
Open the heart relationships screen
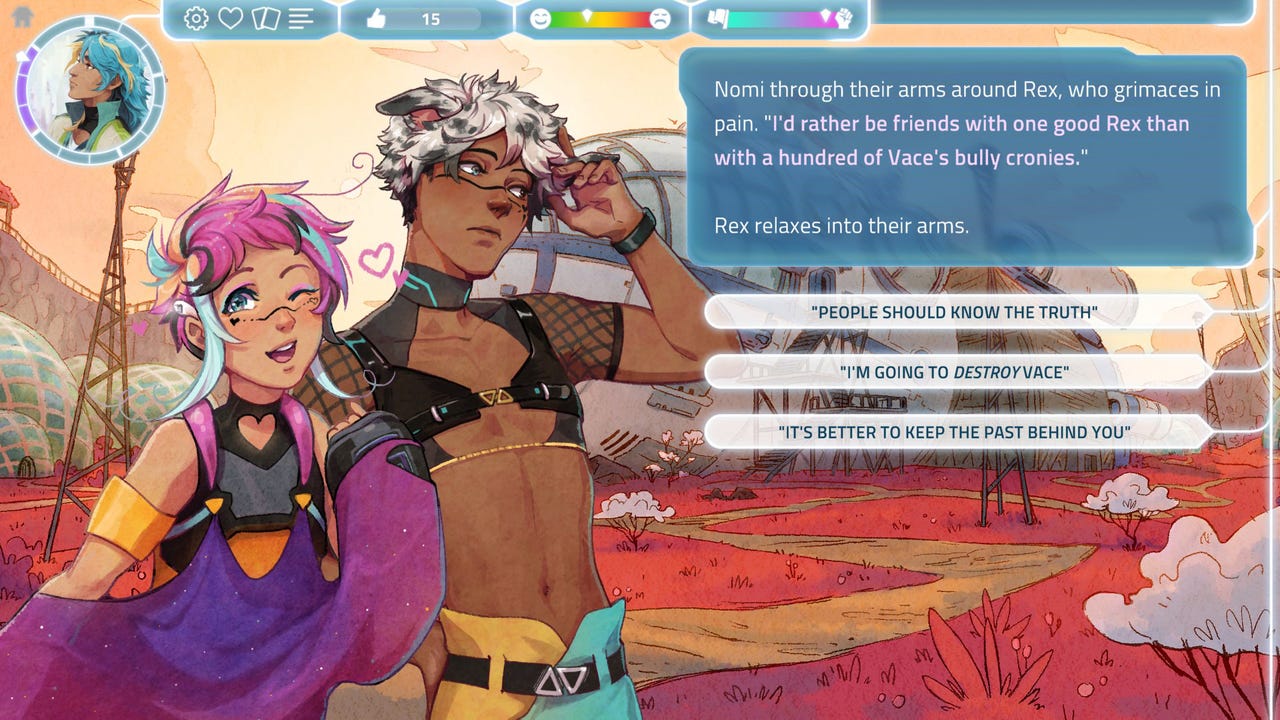click(x=231, y=19)
